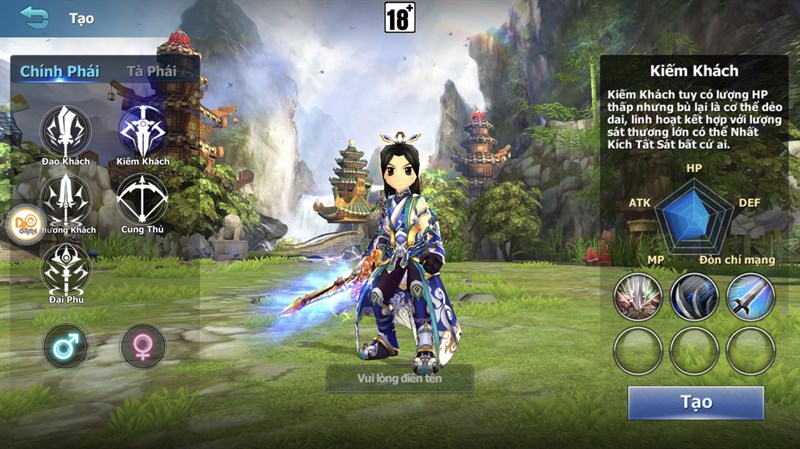The height and width of the screenshot is (449, 800).
Task: Select the male gender symbol
Action: click(66, 346)
